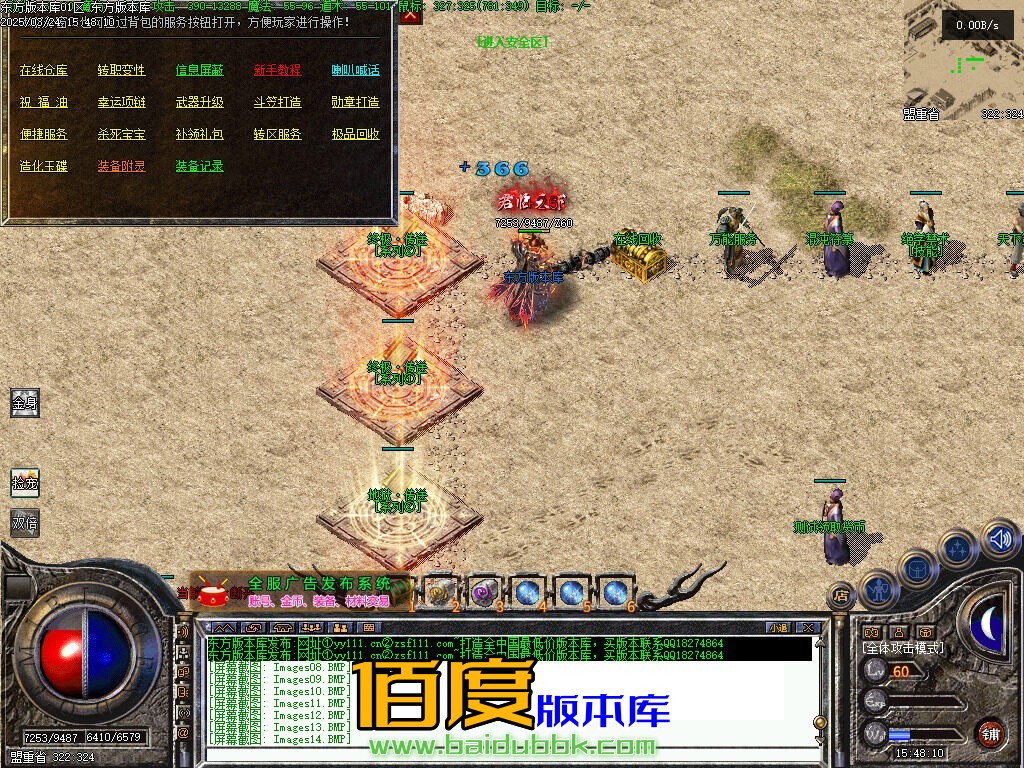
Task: Activate the 双倍 double bonus button
Action: pyautogui.click(x=25, y=523)
